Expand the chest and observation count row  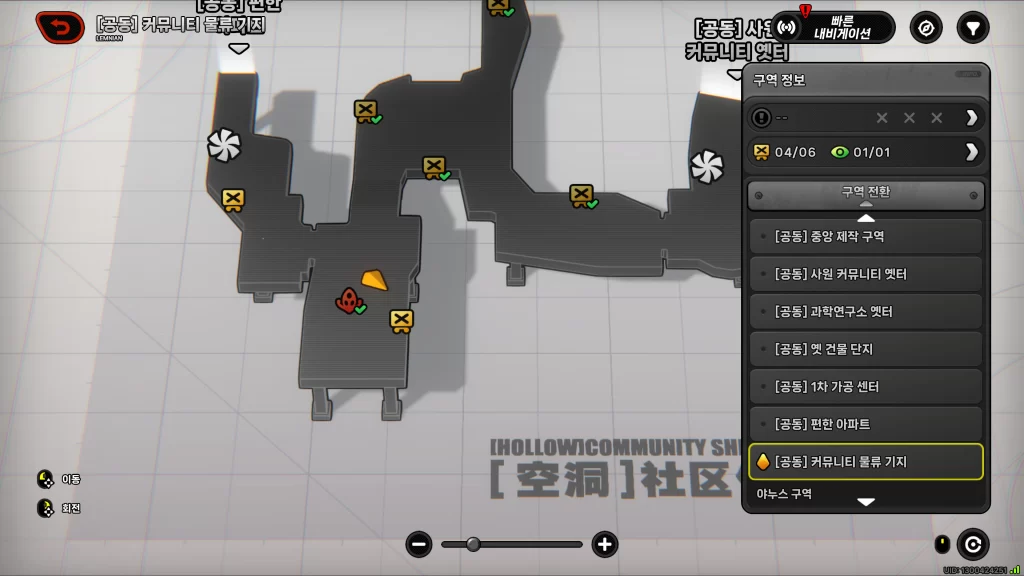(x=866, y=152)
